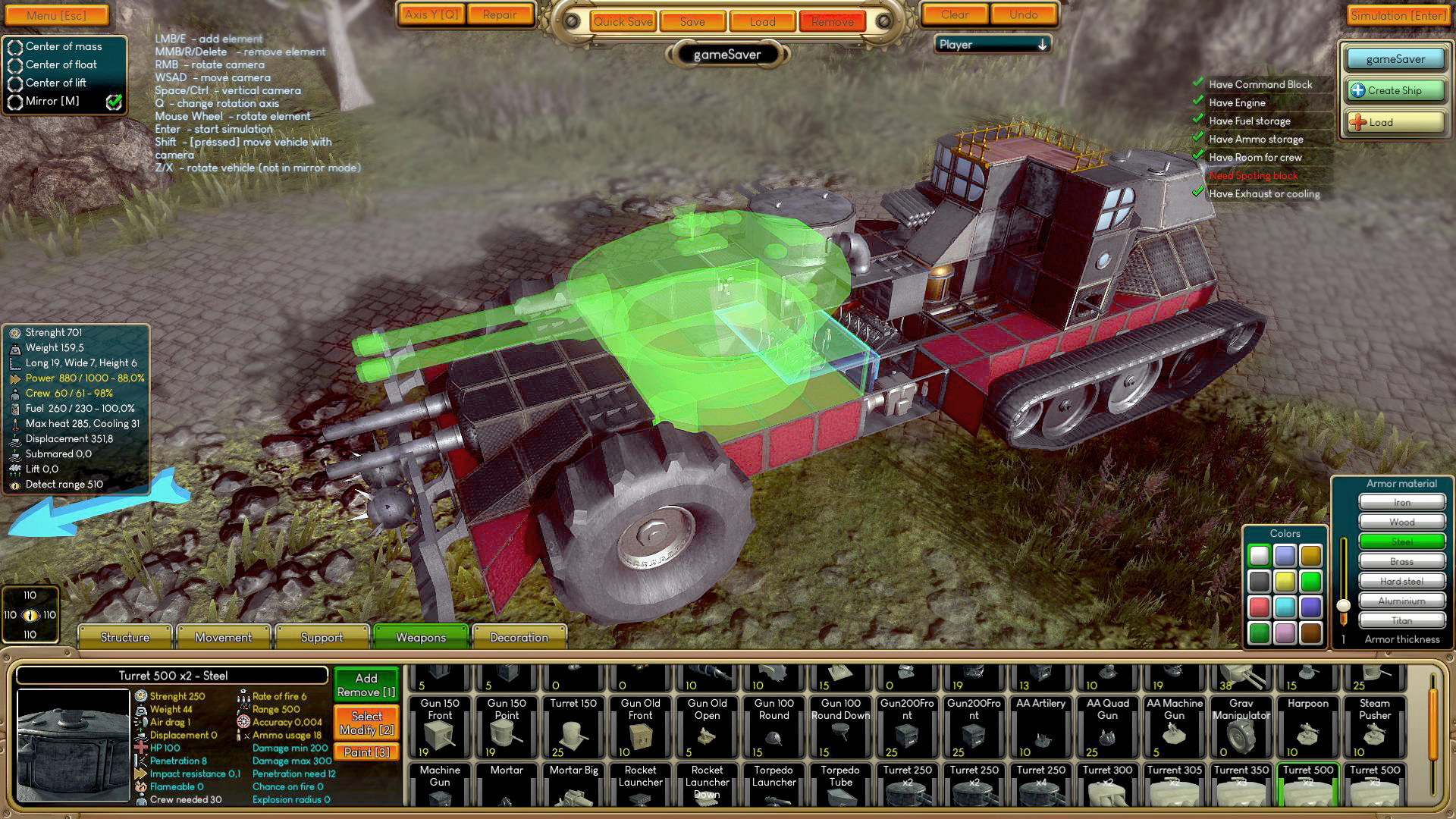The image size is (1456, 819).
Task: Choose the Torpedo Launcher weapon
Action: coord(773,789)
